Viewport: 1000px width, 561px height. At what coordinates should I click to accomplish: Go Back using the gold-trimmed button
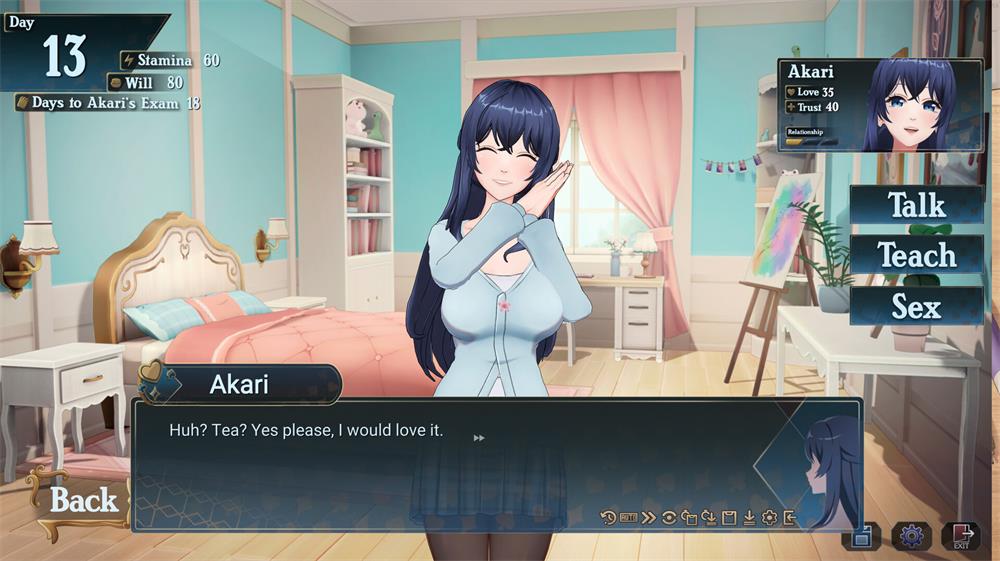[x=82, y=500]
